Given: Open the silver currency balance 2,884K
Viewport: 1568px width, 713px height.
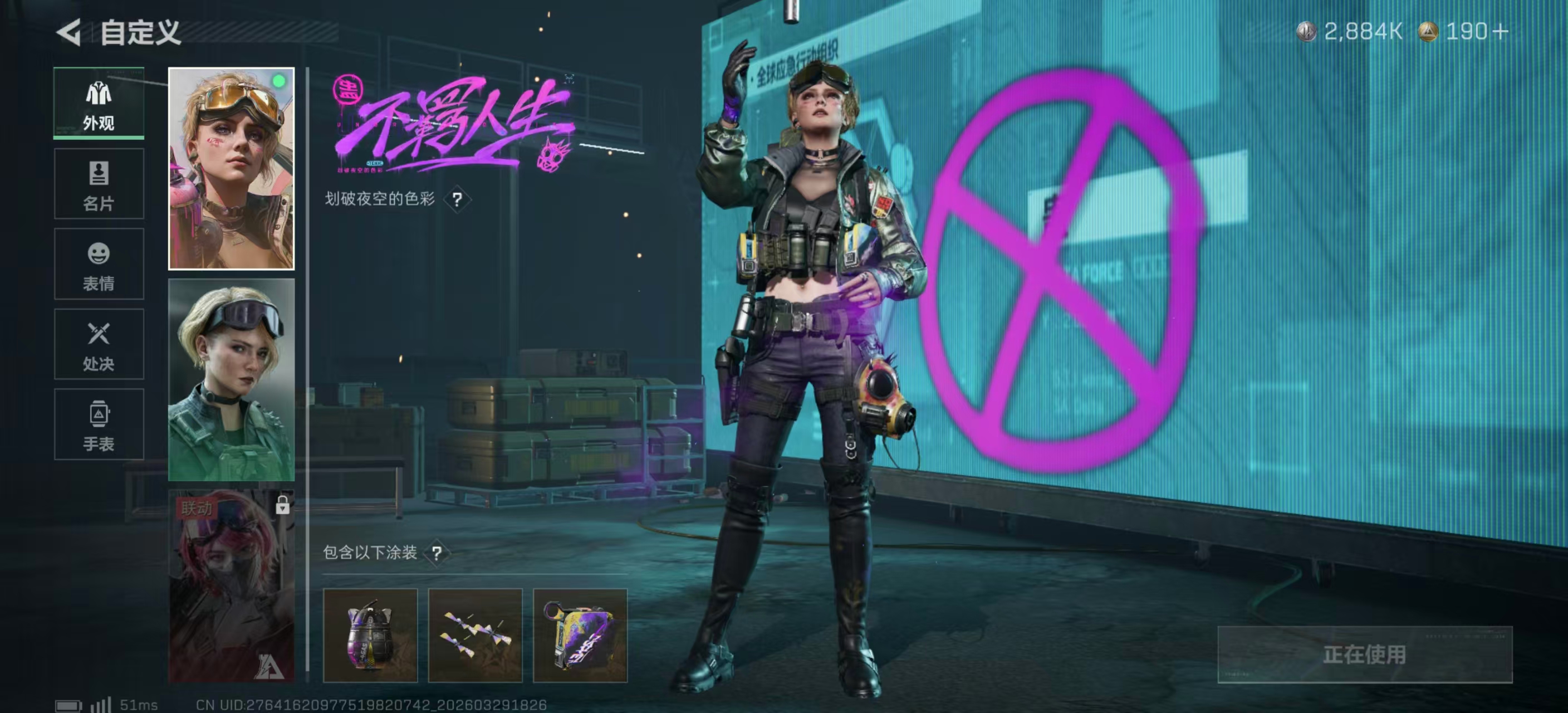Looking at the screenshot, I should 1350,32.
